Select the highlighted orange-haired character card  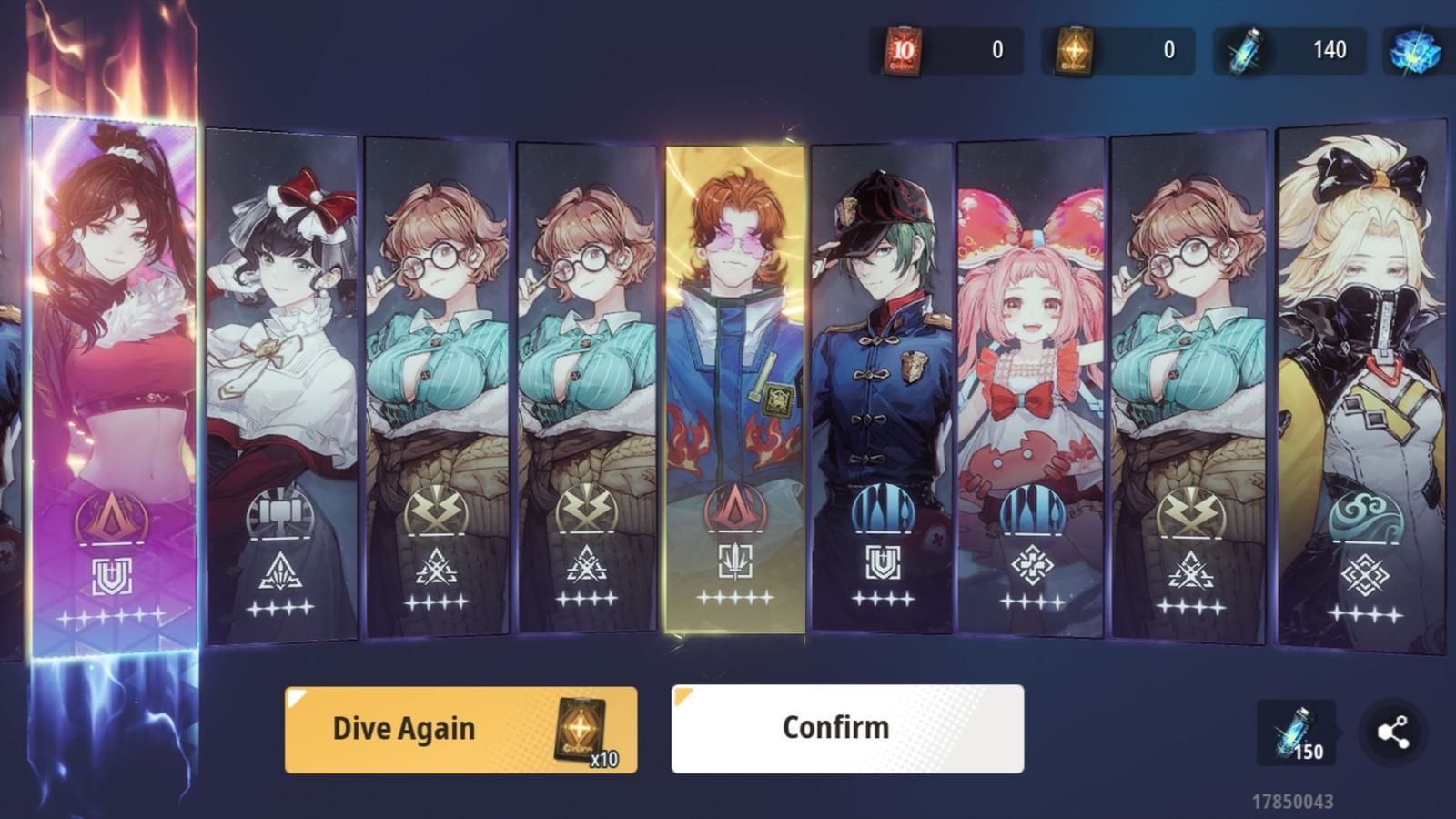click(x=737, y=382)
